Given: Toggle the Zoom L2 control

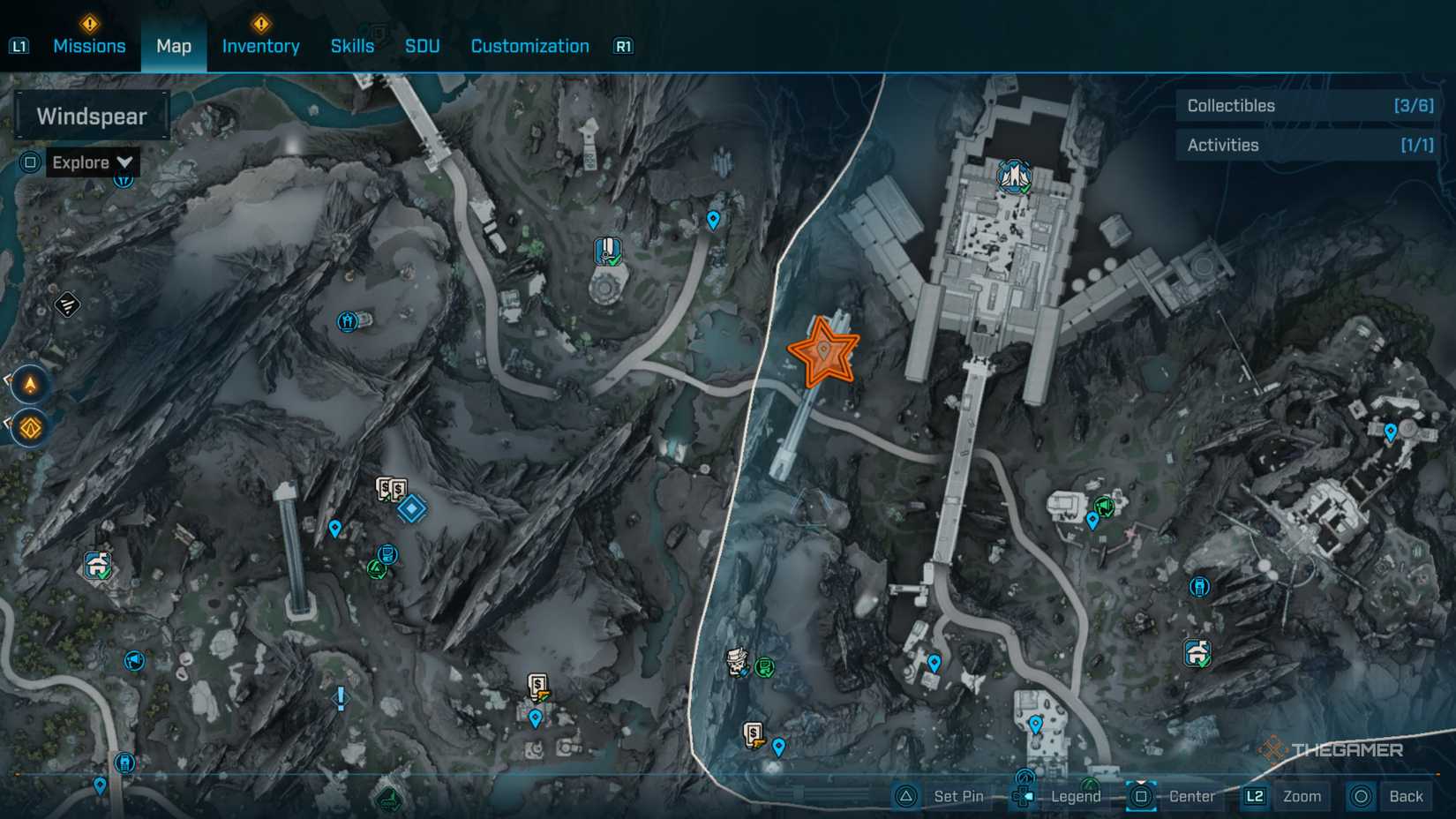Looking at the screenshot, I should (x=1281, y=796).
